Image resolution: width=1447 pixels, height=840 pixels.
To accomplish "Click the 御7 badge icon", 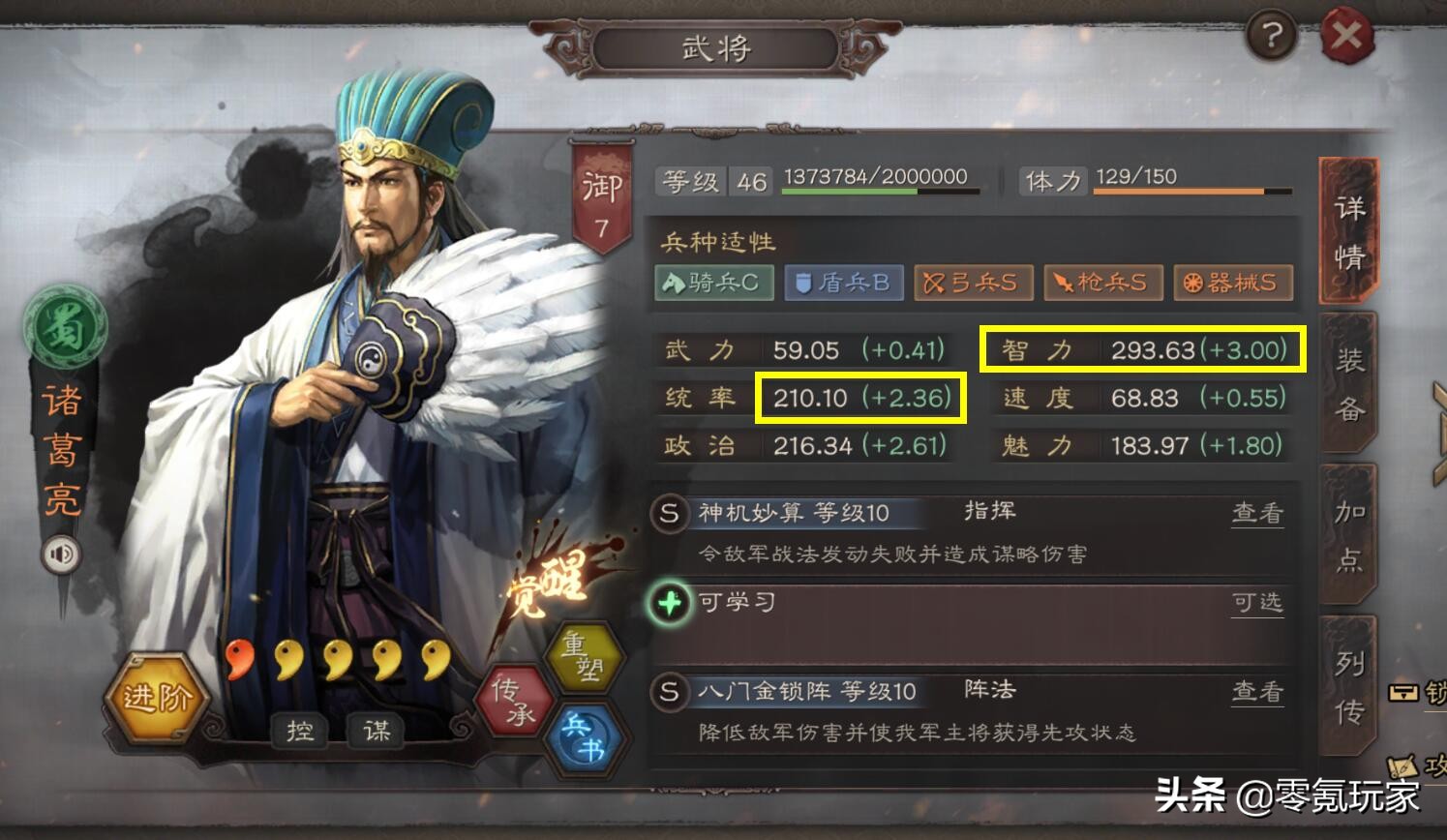I will [x=603, y=189].
